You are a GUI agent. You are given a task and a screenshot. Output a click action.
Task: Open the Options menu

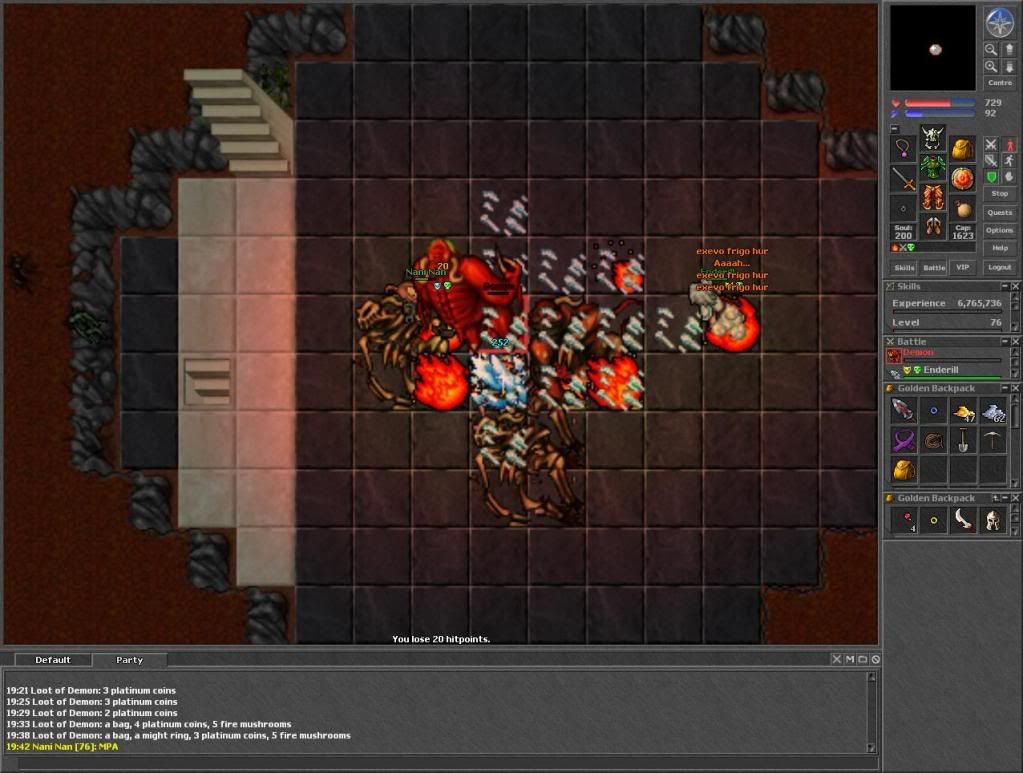pos(999,230)
